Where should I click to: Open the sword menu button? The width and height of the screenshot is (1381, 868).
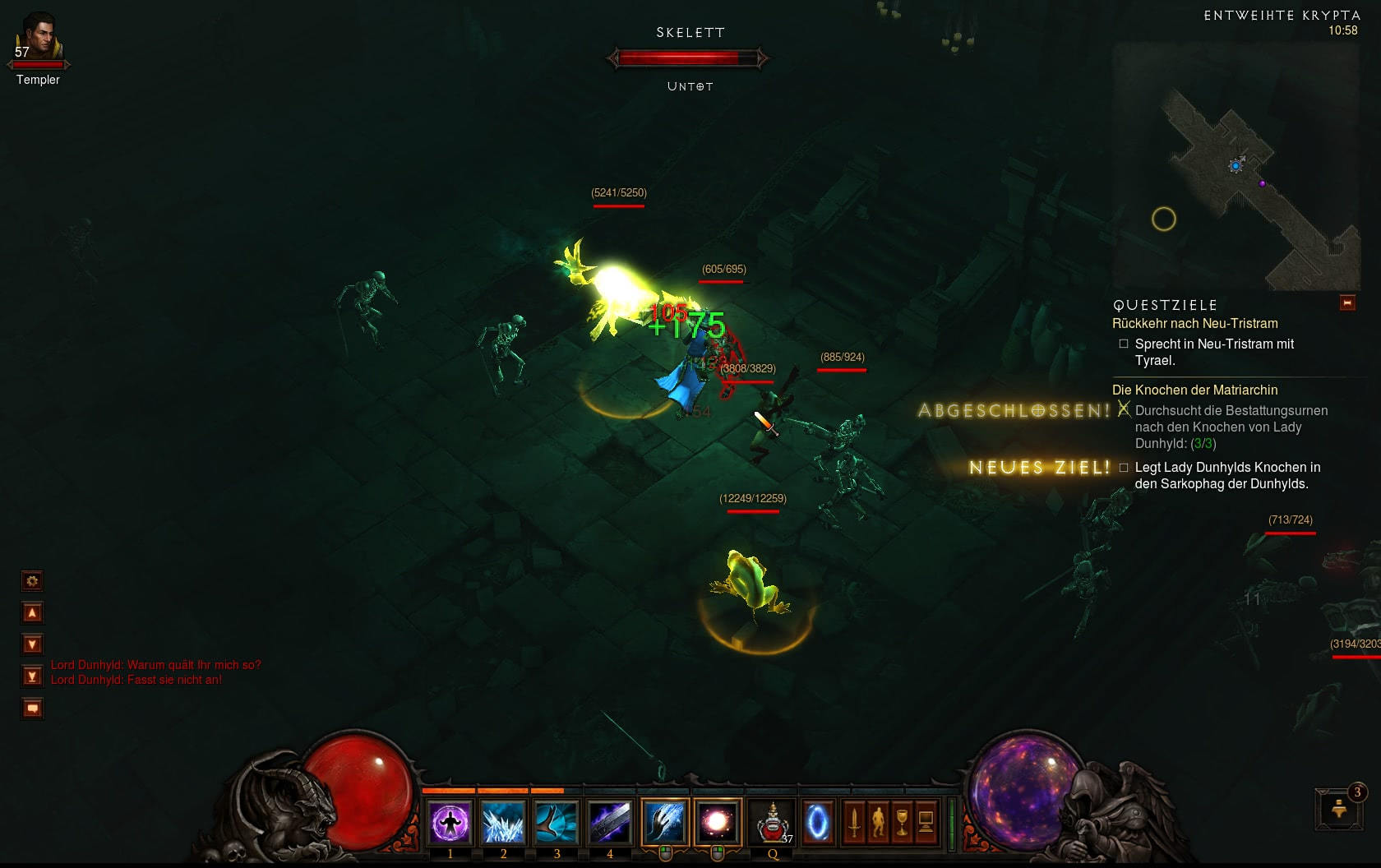coord(854,822)
